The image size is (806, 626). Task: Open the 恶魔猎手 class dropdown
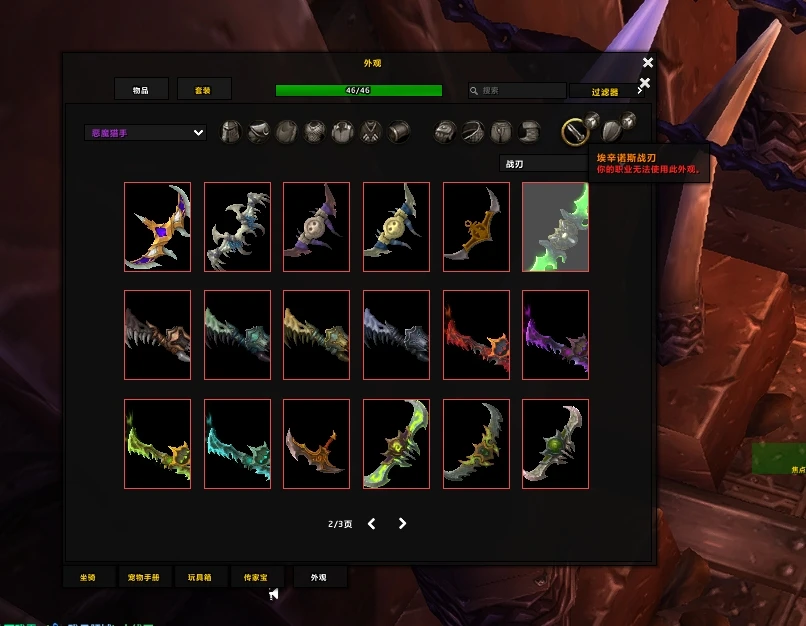click(146, 132)
